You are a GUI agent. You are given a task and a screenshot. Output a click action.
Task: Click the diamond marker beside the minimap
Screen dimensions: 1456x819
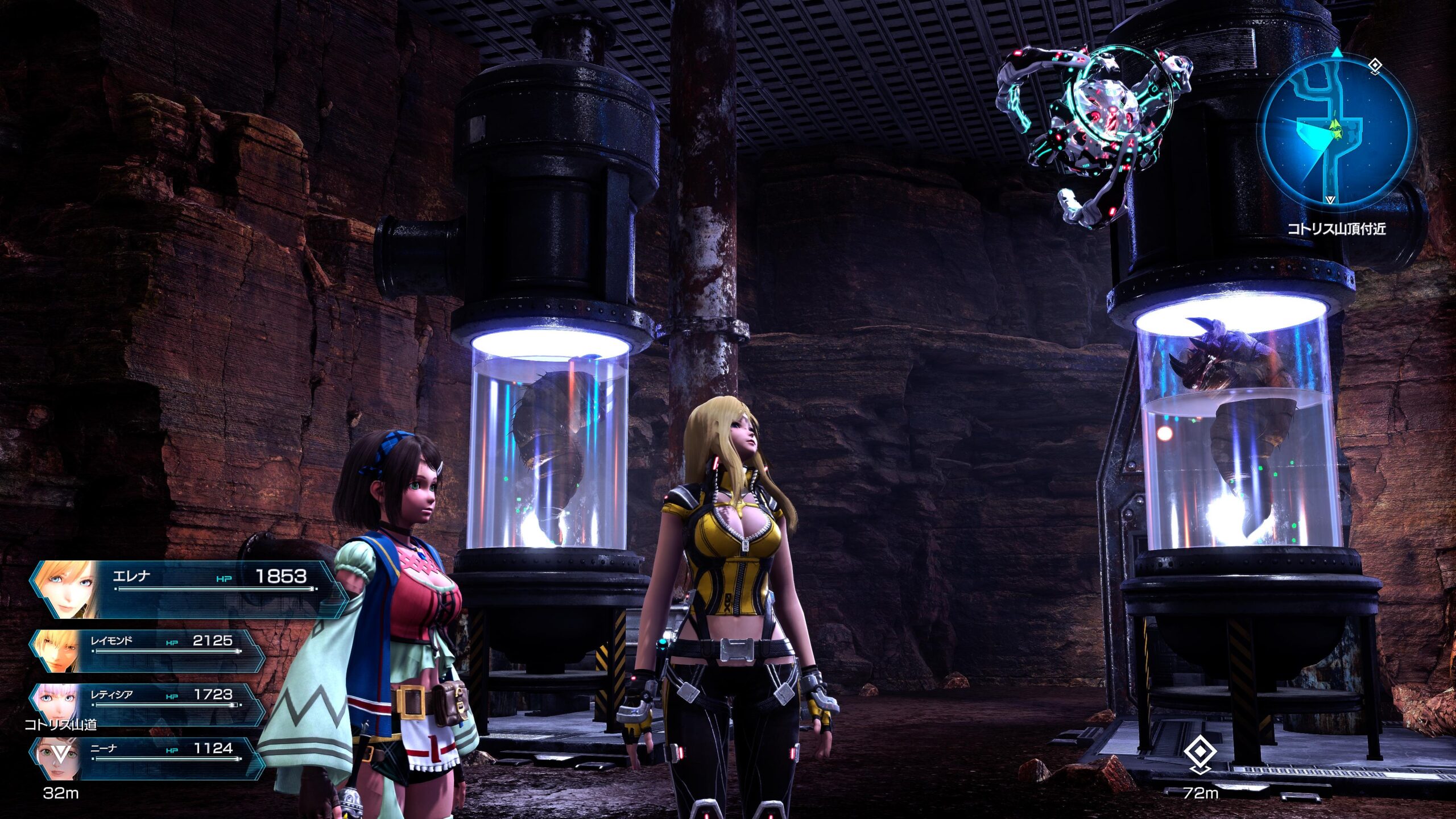point(1375,67)
